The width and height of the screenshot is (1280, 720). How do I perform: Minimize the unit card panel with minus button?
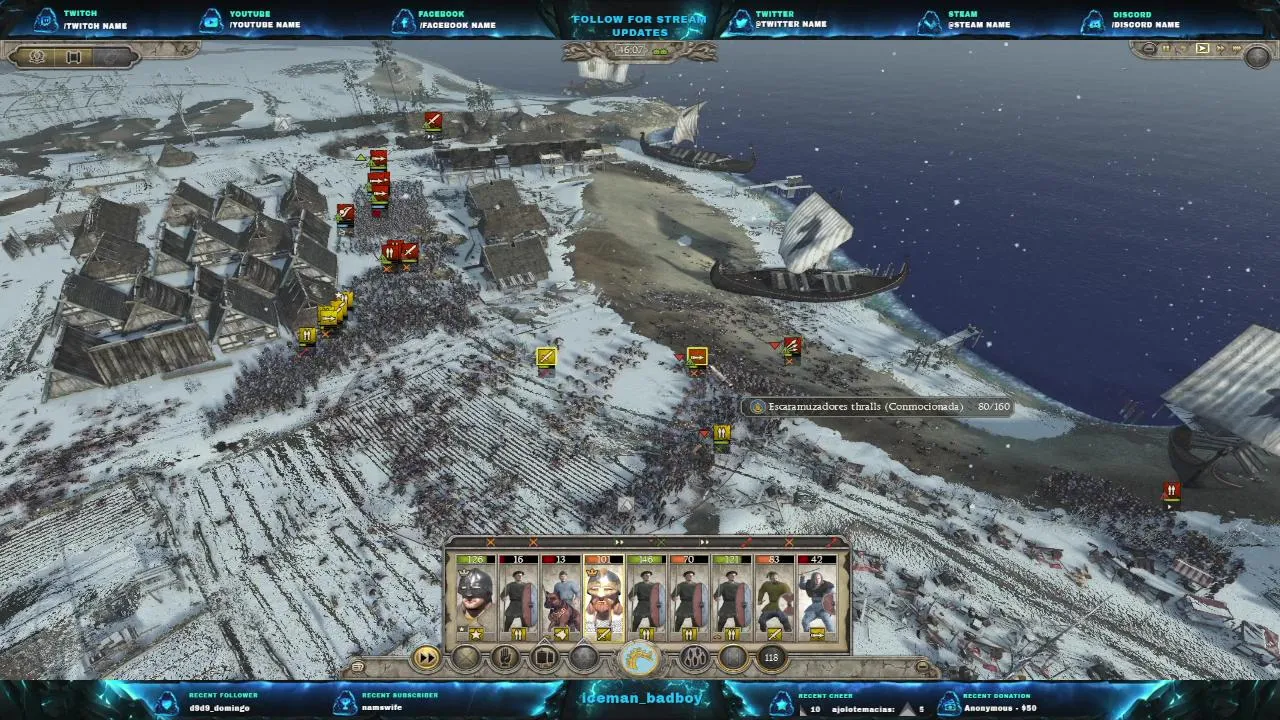[x=922, y=666]
